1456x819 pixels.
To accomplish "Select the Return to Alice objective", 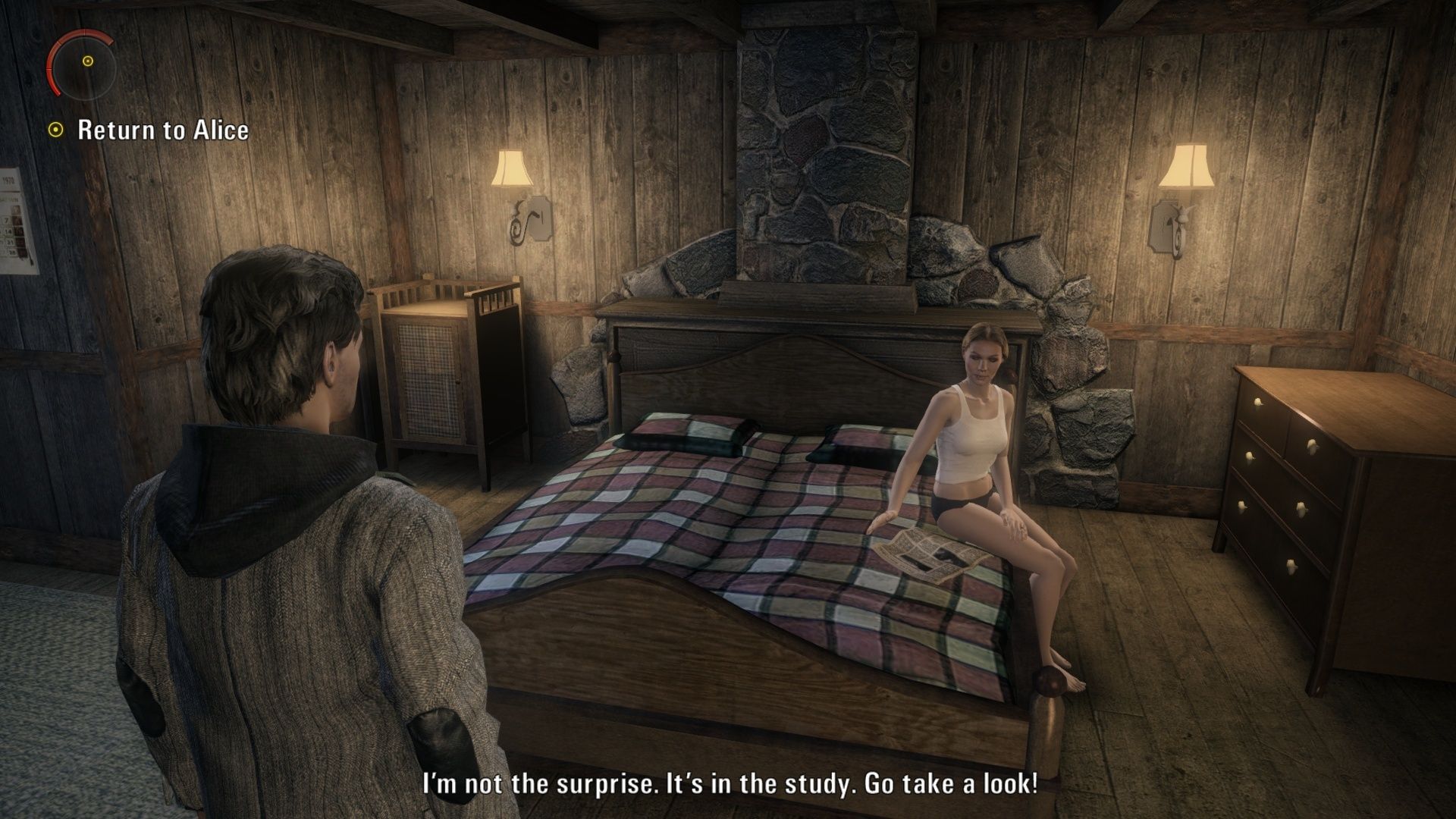I will (162, 130).
